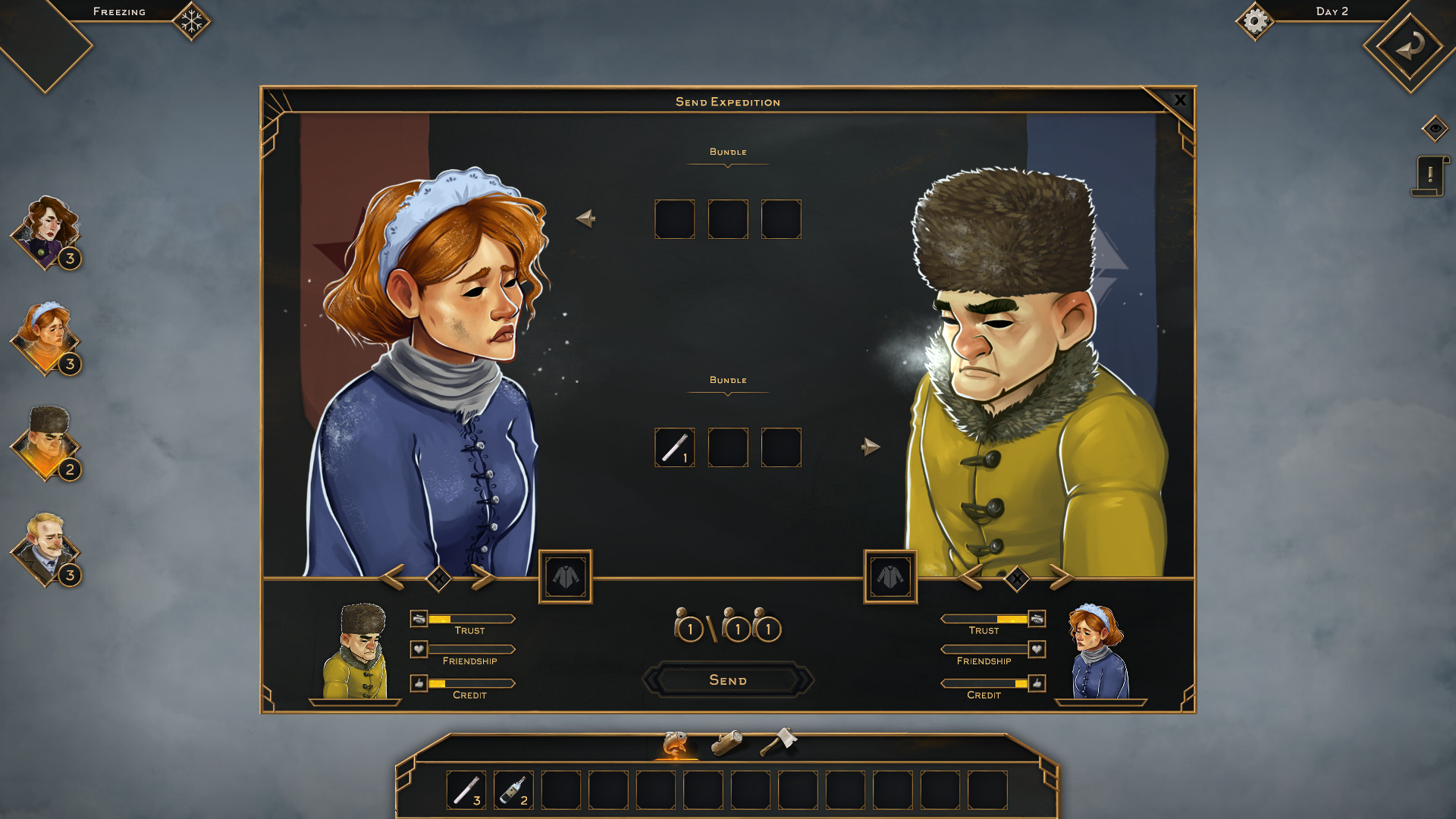Open the settings gear in the top right

[1256, 22]
